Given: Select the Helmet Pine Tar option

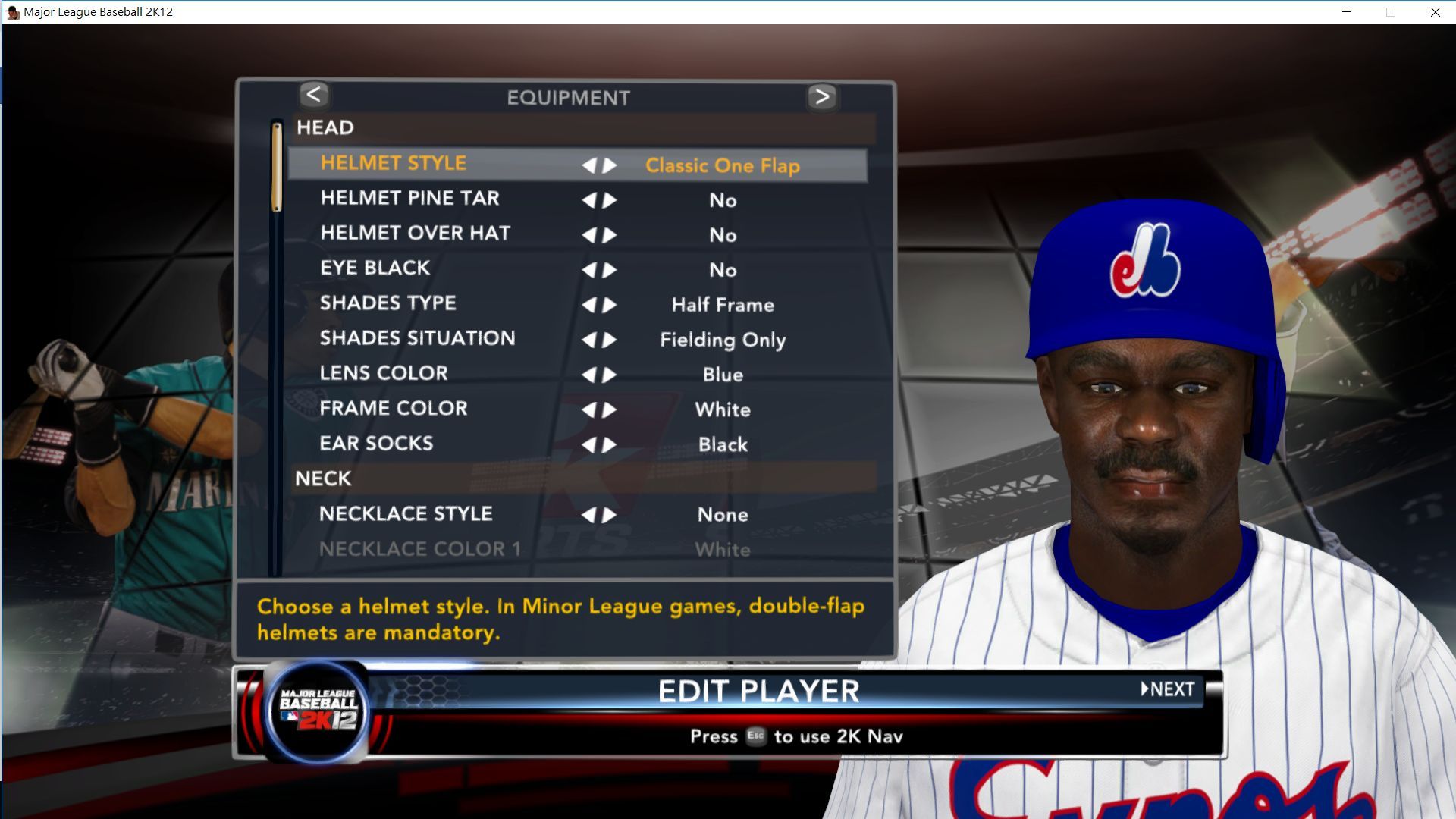Looking at the screenshot, I should pos(409,199).
